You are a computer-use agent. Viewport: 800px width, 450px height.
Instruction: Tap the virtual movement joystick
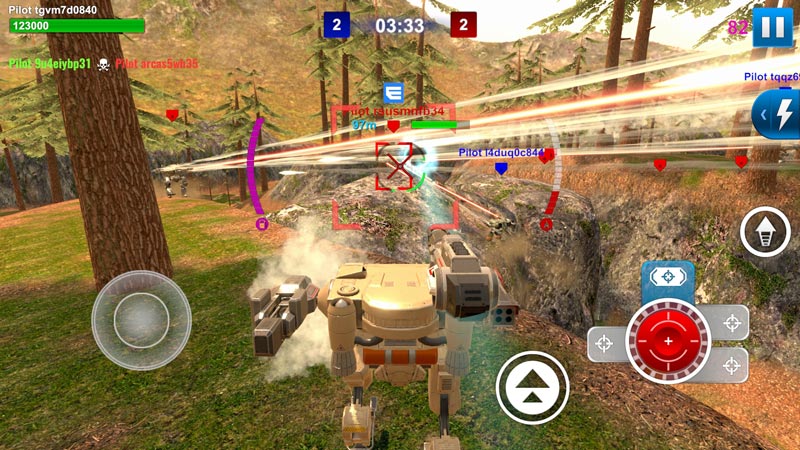[x=141, y=320]
